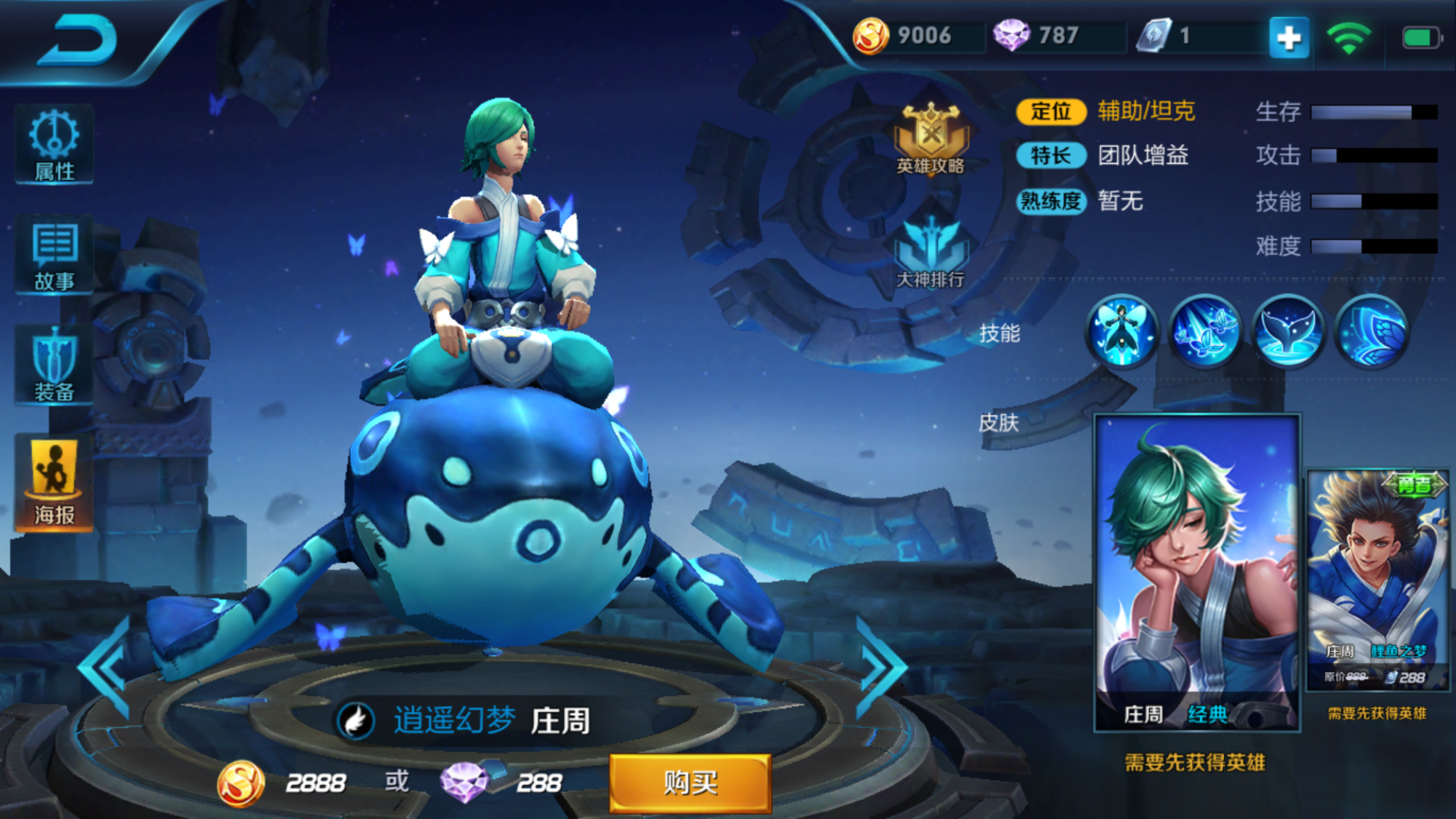
Task: Select the butterfly wing skill icon
Action: click(1371, 333)
